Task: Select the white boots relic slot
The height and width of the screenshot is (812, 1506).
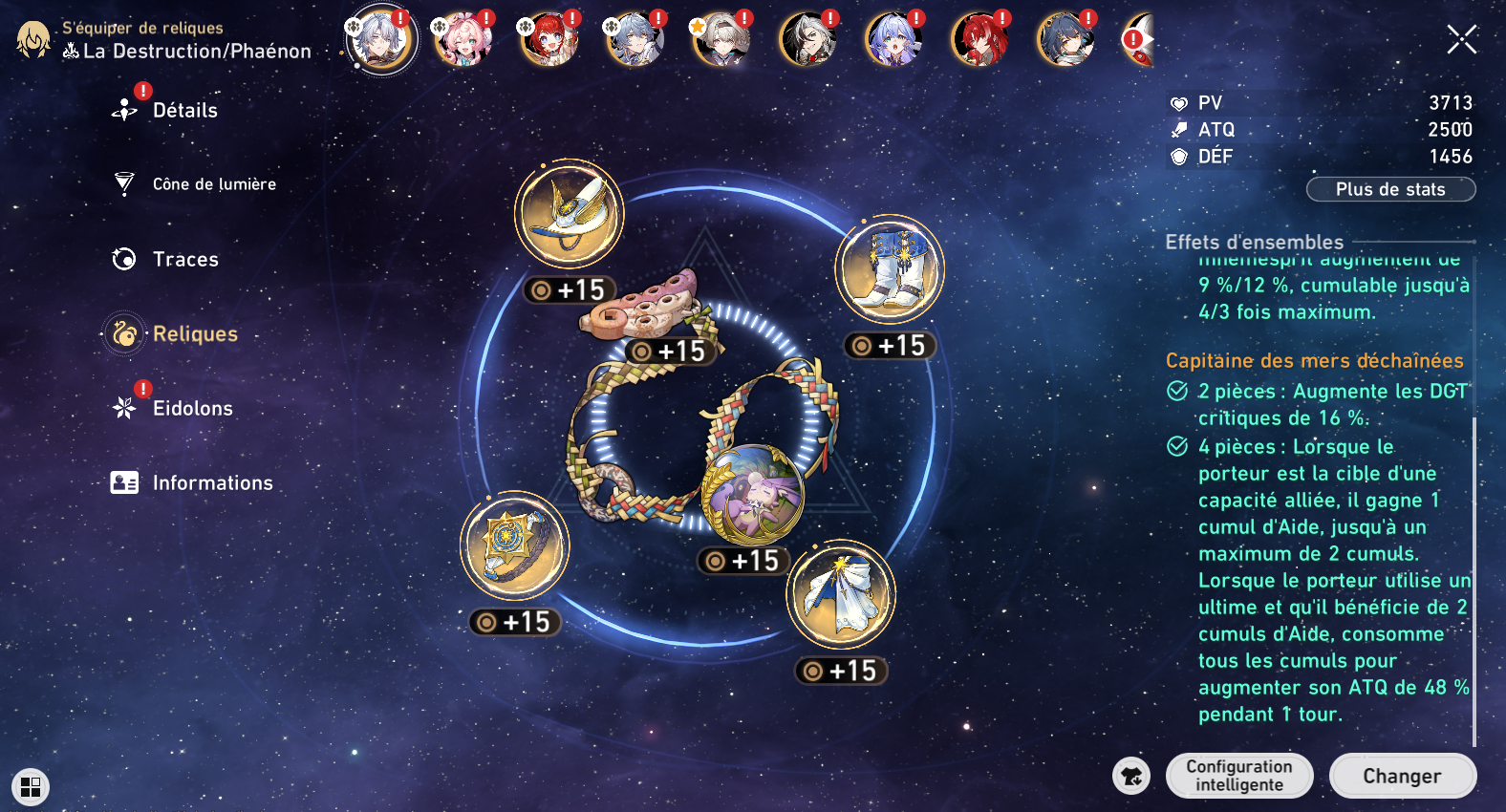Action: pyautogui.click(x=890, y=269)
